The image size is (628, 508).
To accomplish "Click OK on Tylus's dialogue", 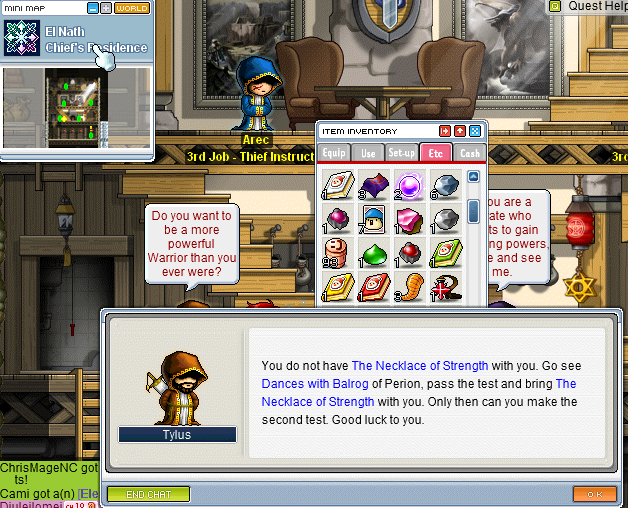I will pyautogui.click(x=594, y=494).
